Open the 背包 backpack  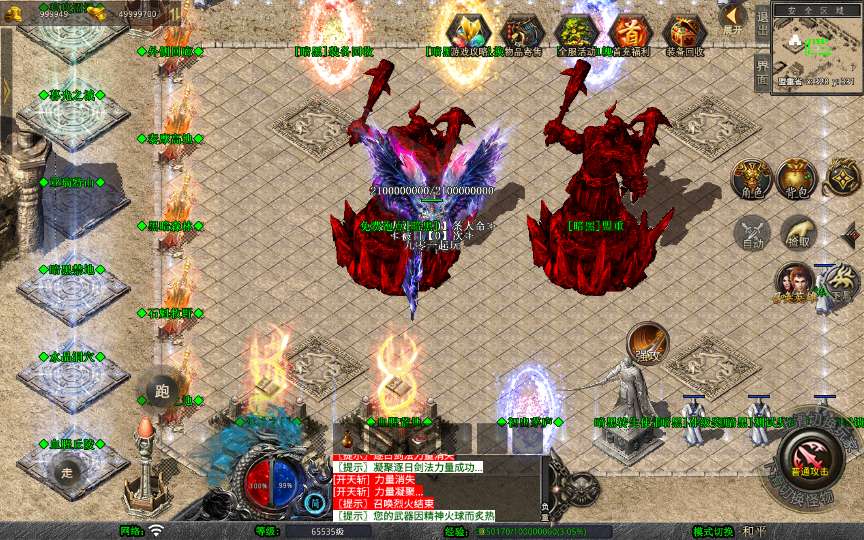797,178
